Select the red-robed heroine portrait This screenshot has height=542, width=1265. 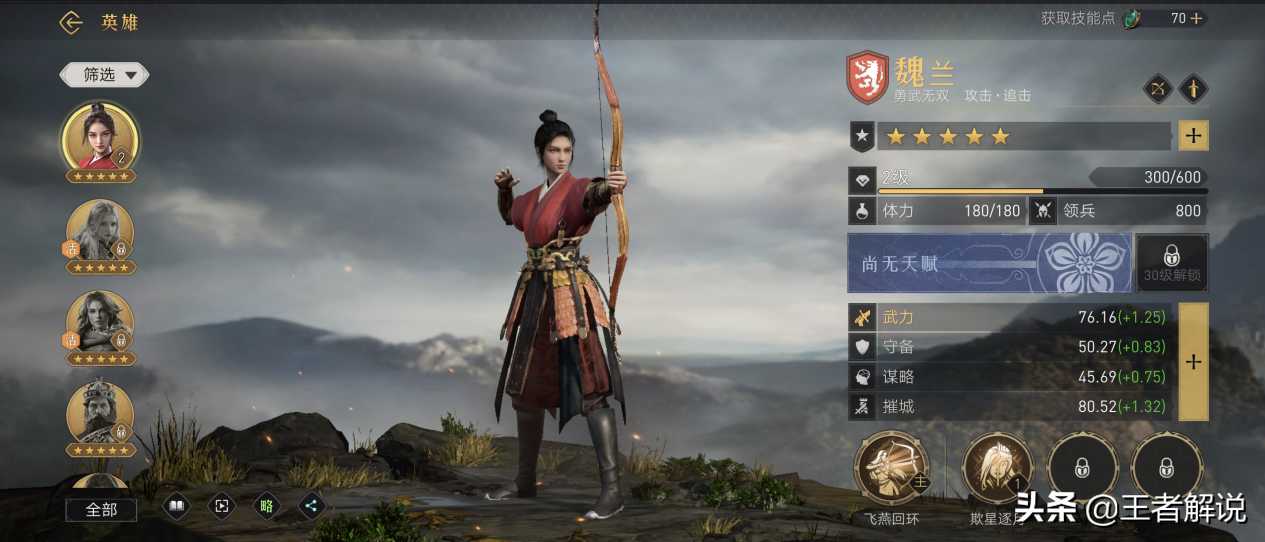coord(100,138)
